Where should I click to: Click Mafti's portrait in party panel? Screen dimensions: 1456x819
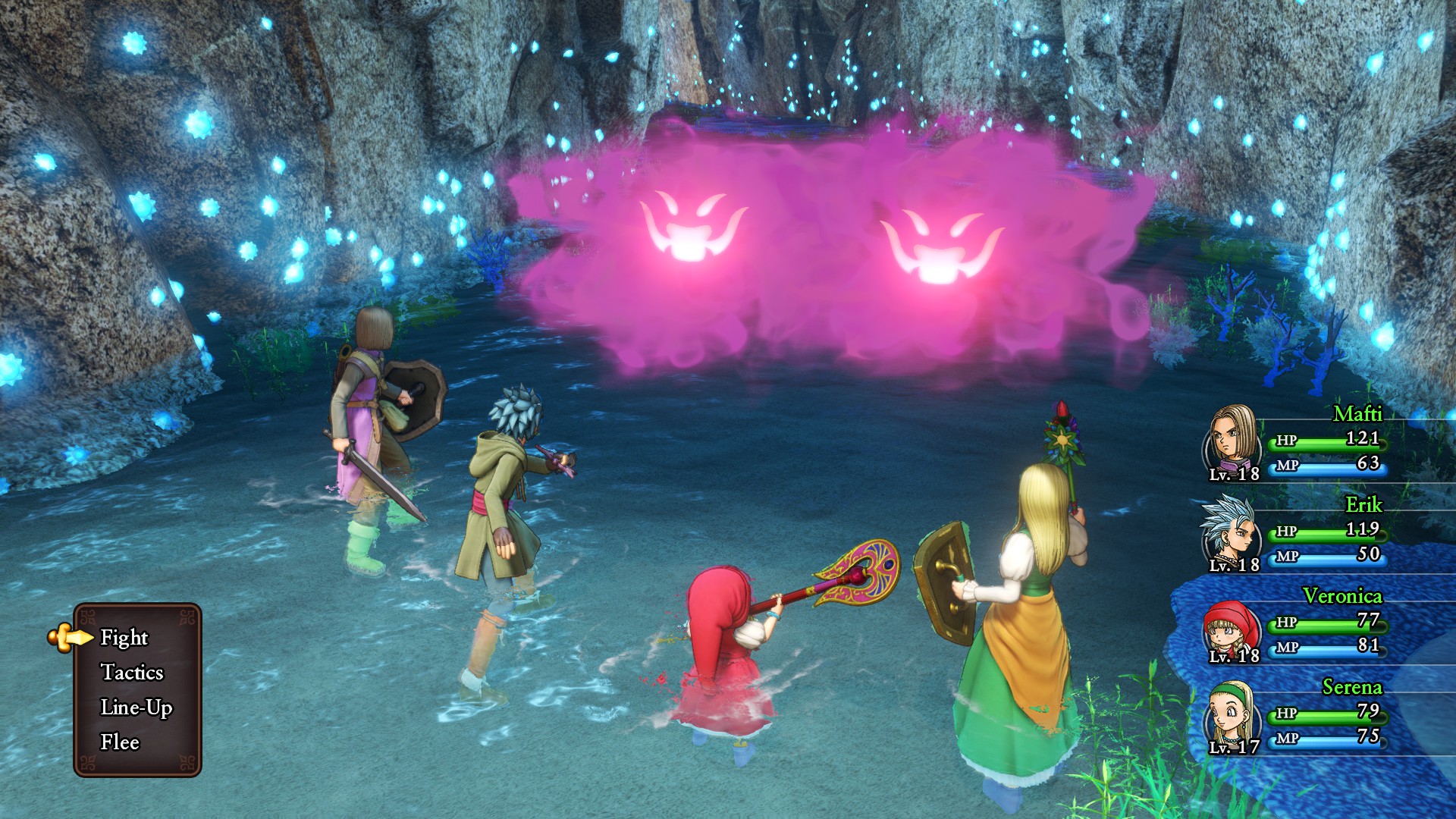(1231, 438)
